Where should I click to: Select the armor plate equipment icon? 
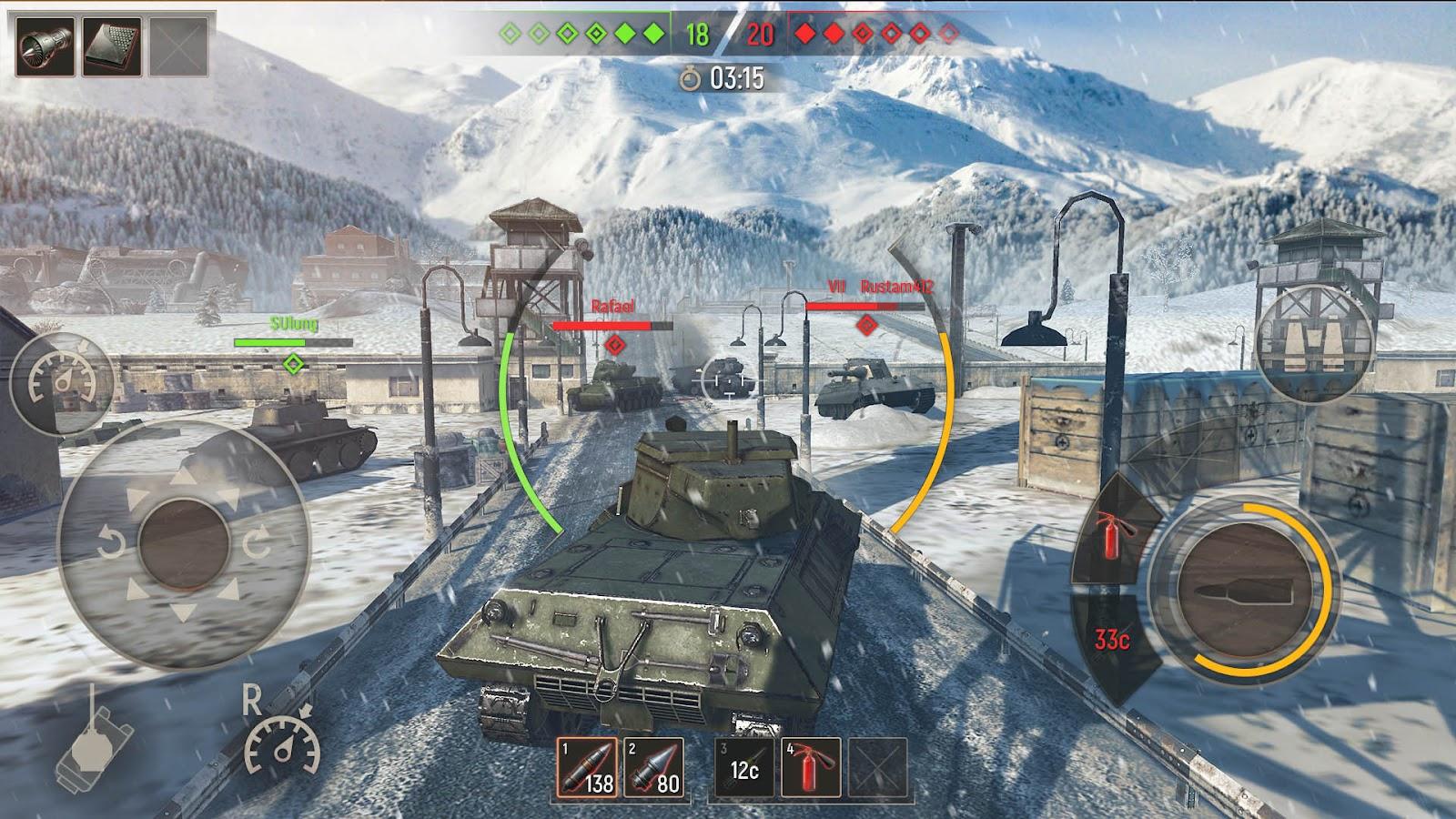point(112,46)
